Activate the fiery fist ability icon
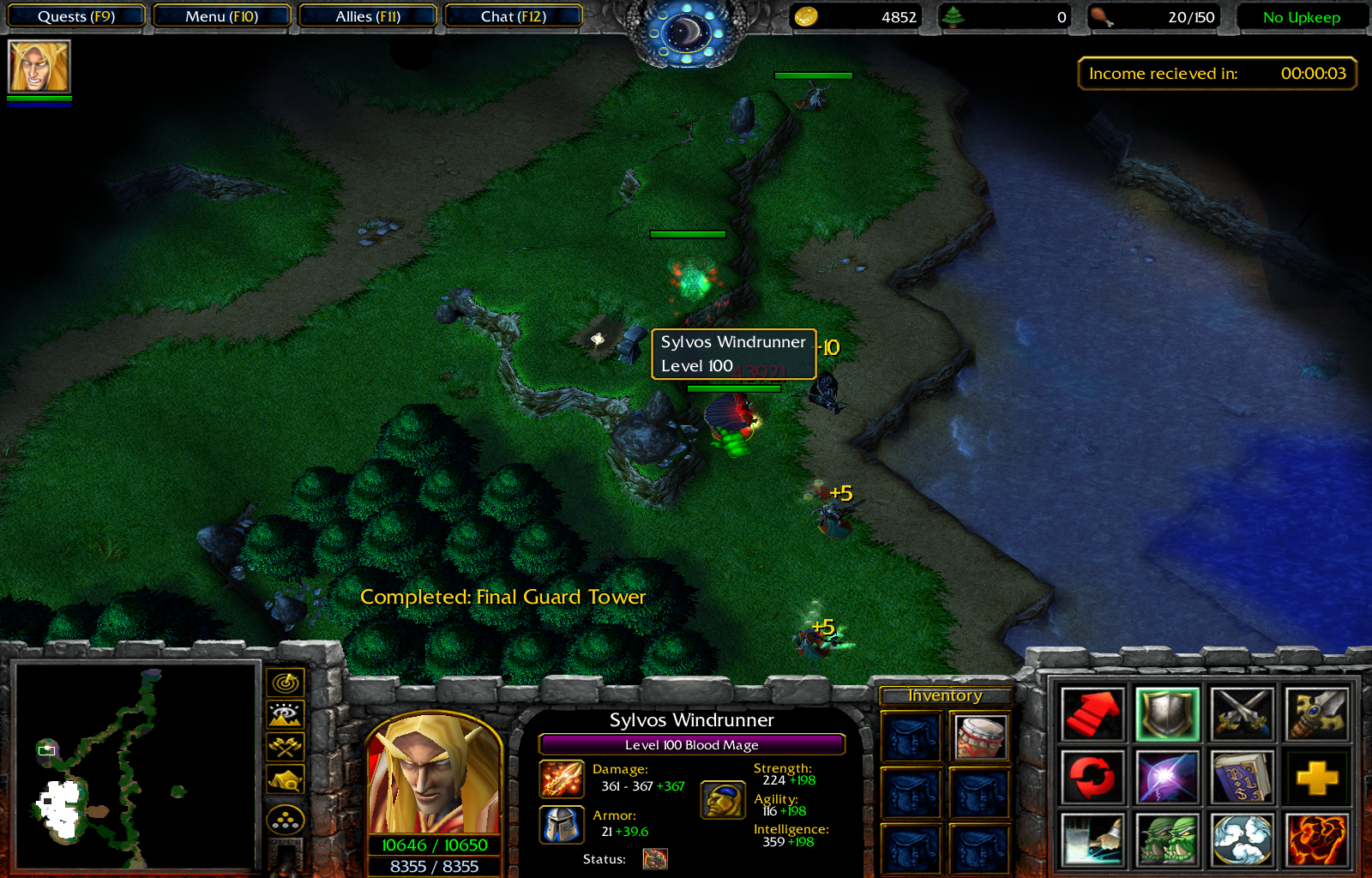This screenshot has width=1372, height=878. pos(1316,840)
